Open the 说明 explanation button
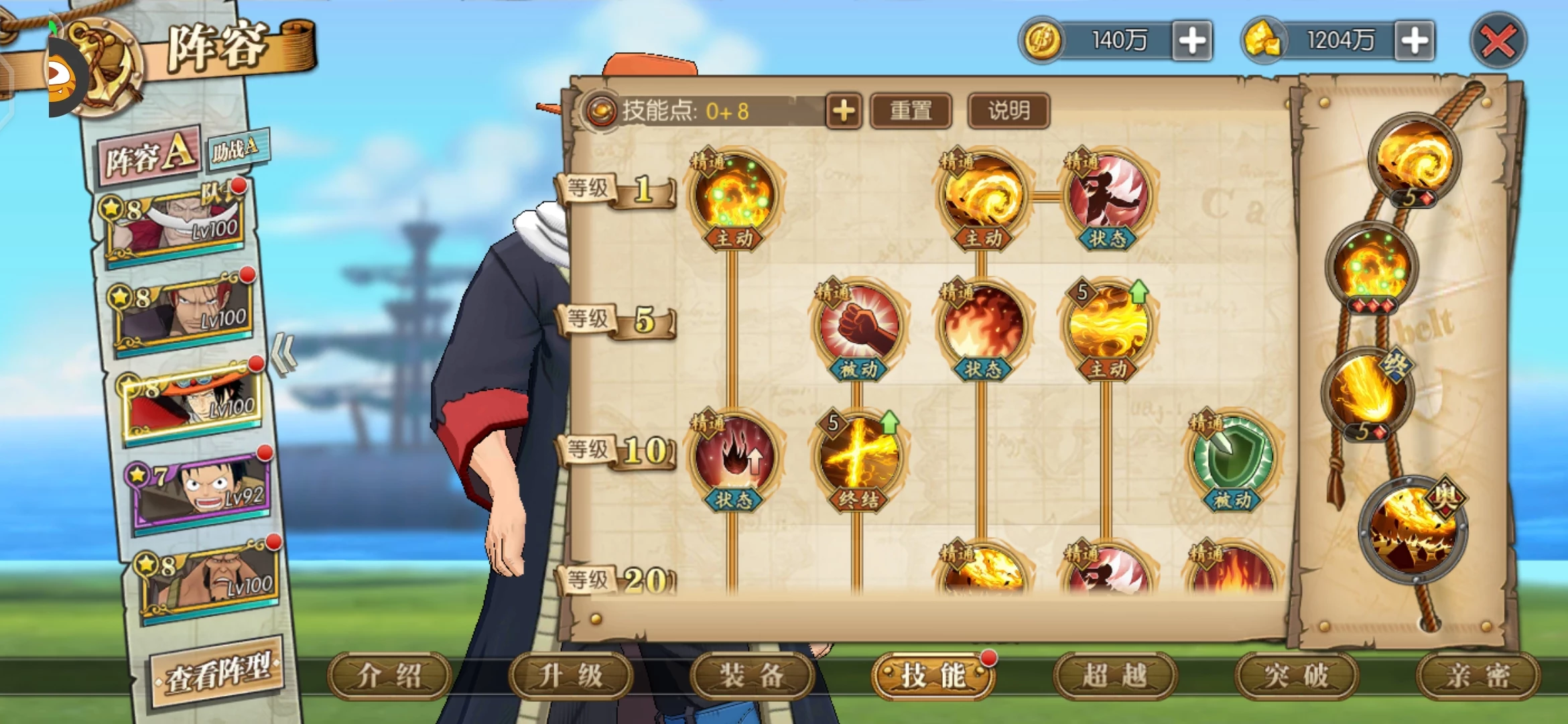 click(x=1008, y=111)
